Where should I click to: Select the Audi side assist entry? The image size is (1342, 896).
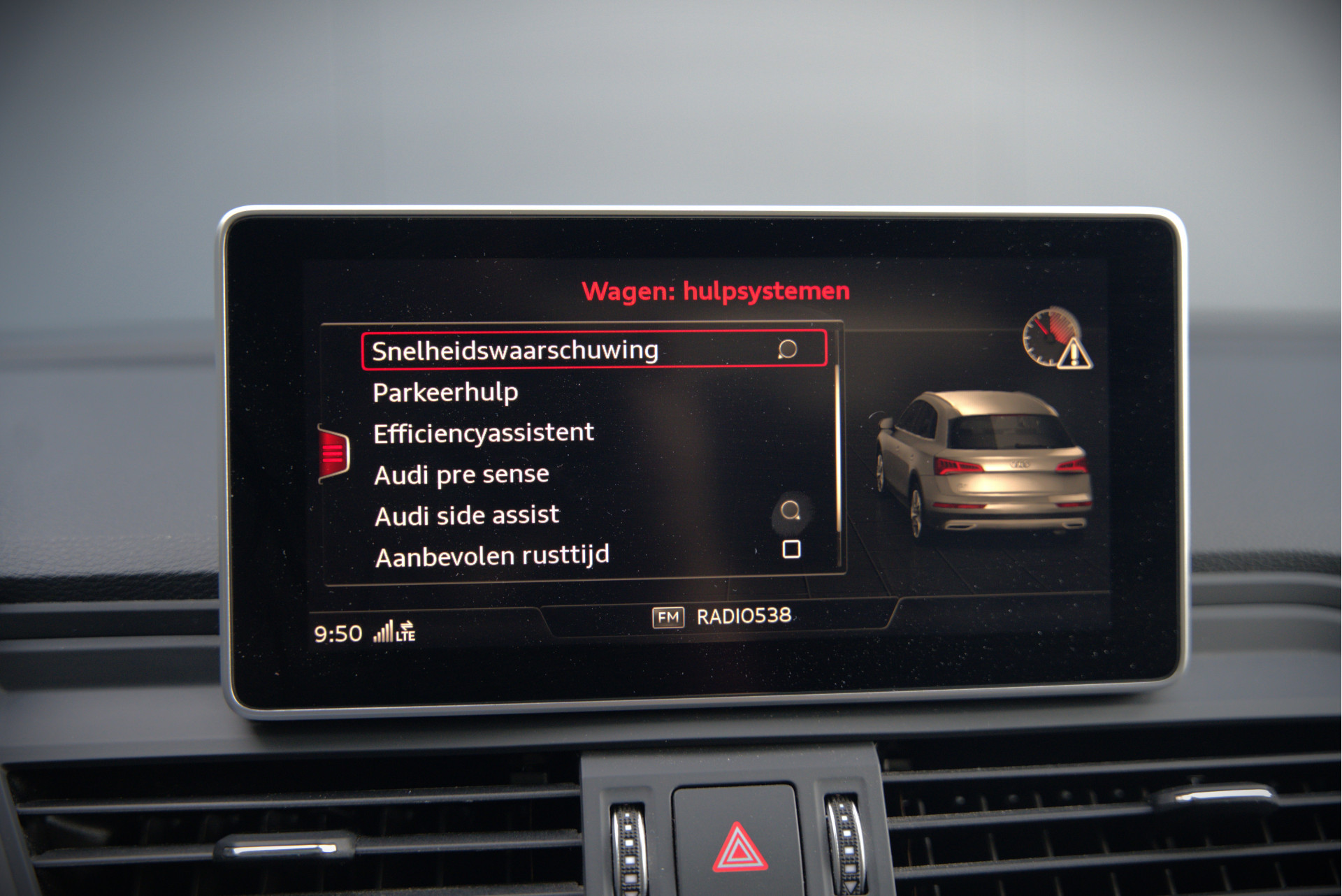click(x=467, y=516)
